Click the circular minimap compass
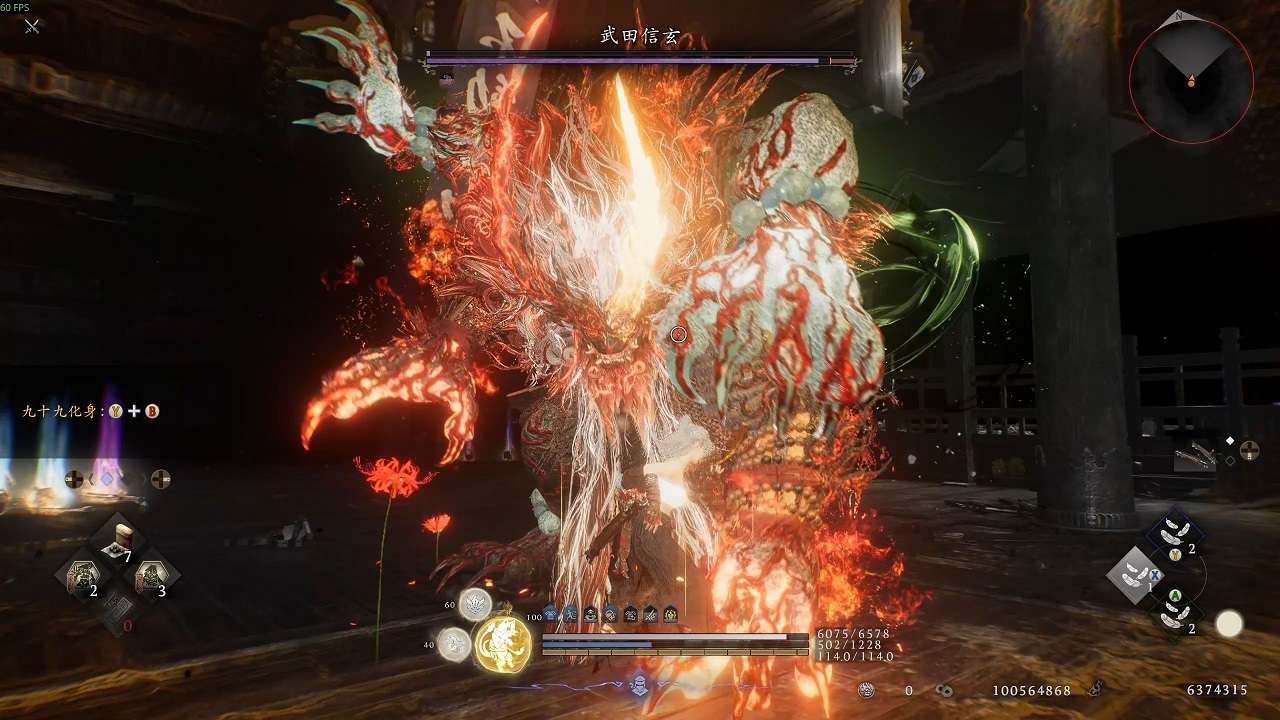The height and width of the screenshot is (720, 1280). click(1191, 80)
